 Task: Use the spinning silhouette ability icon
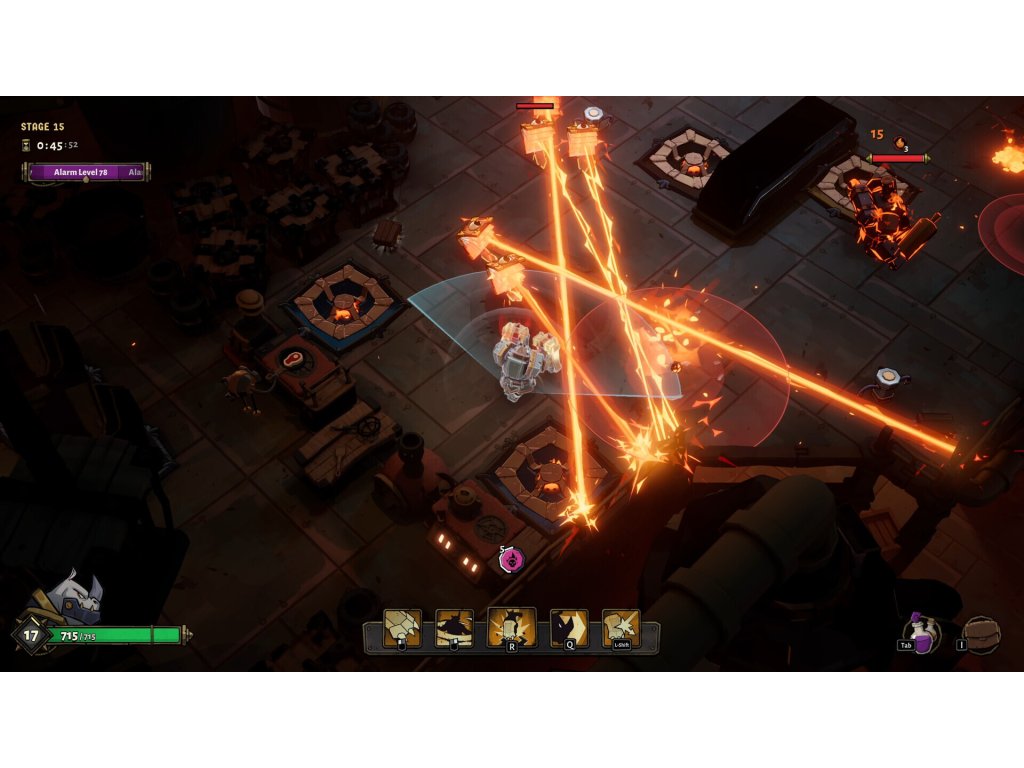(454, 628)
